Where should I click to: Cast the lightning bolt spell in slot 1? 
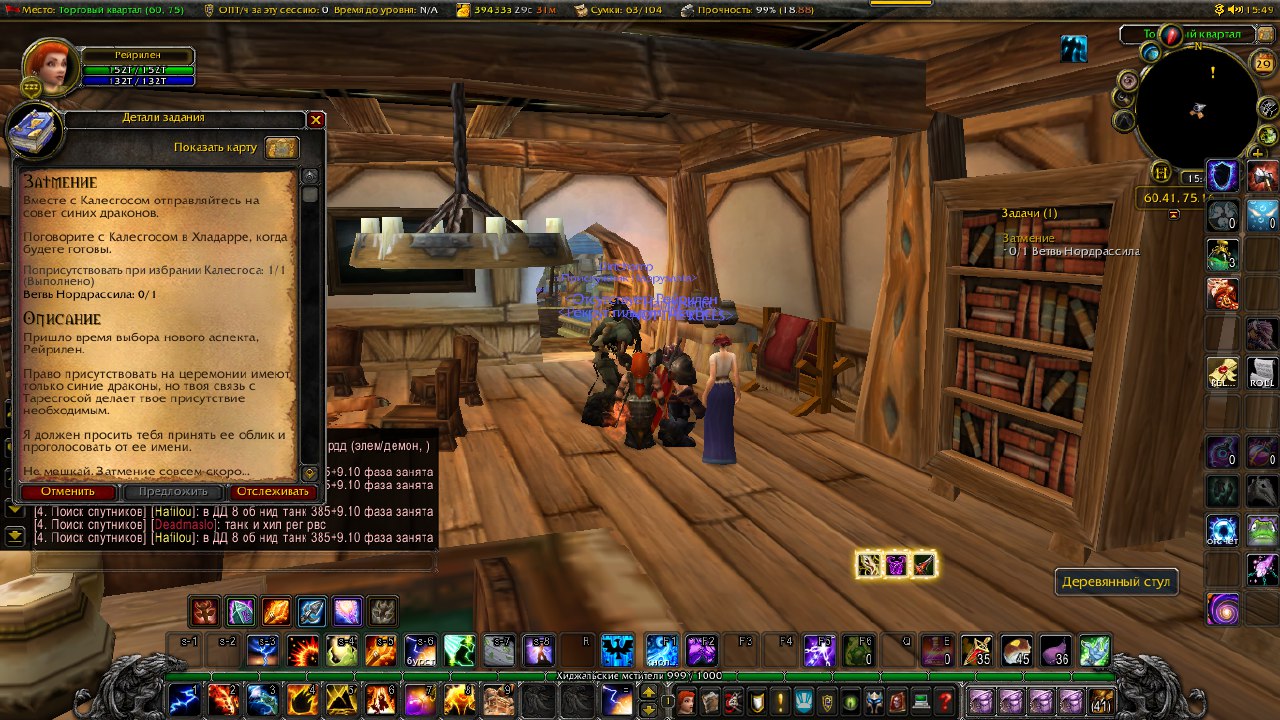coord(183,700)
